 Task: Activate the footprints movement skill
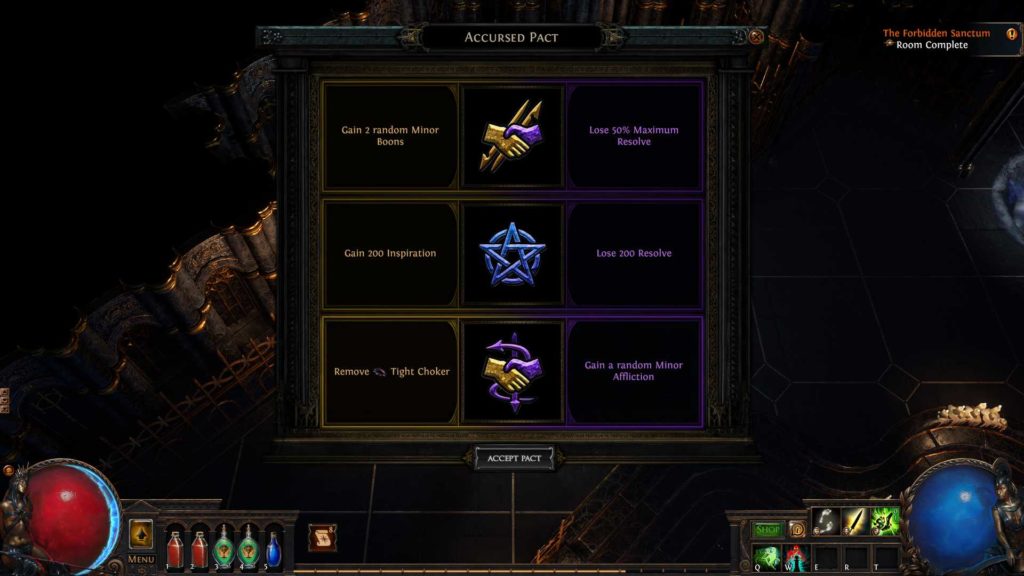[826, 521]
